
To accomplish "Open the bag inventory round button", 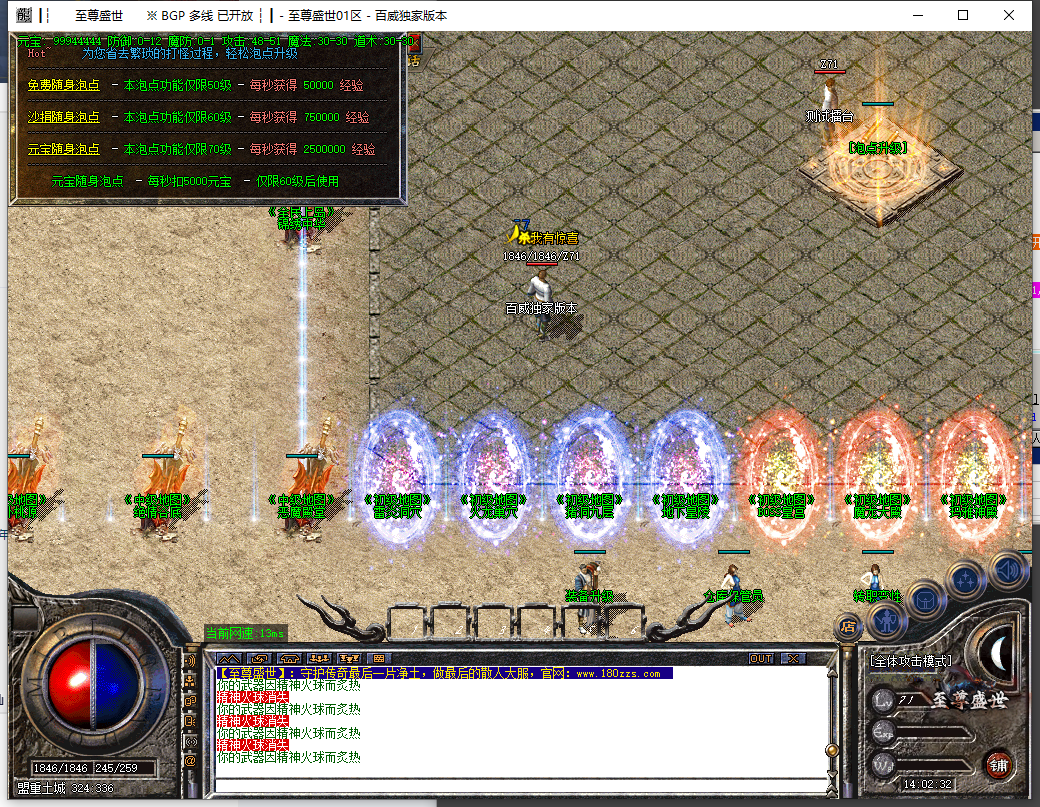I will click(x=927, y=600).
